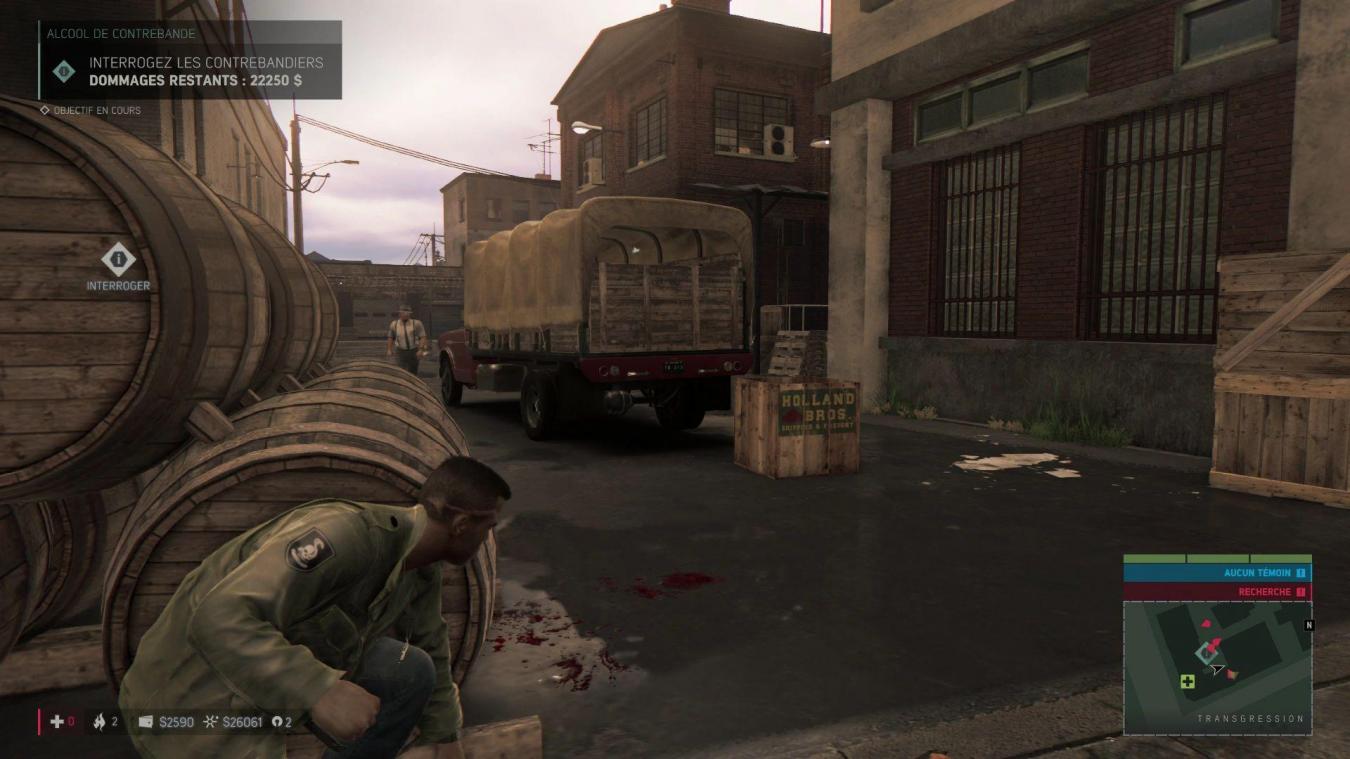Click the red Recherche alert bar
This screenshot has width=1350, height=759.
[1217, 592]
